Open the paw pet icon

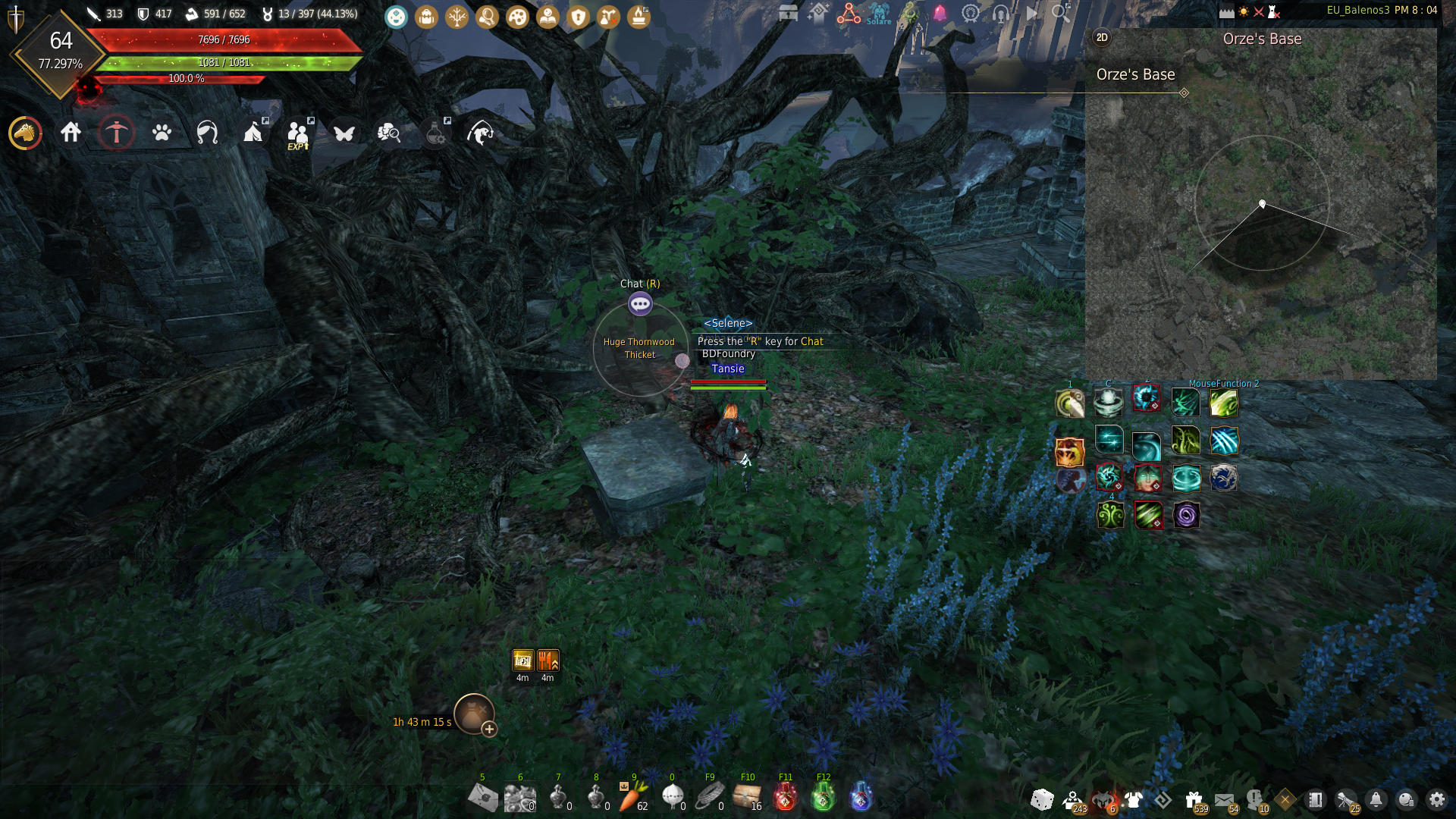click(x=162, y=133)
